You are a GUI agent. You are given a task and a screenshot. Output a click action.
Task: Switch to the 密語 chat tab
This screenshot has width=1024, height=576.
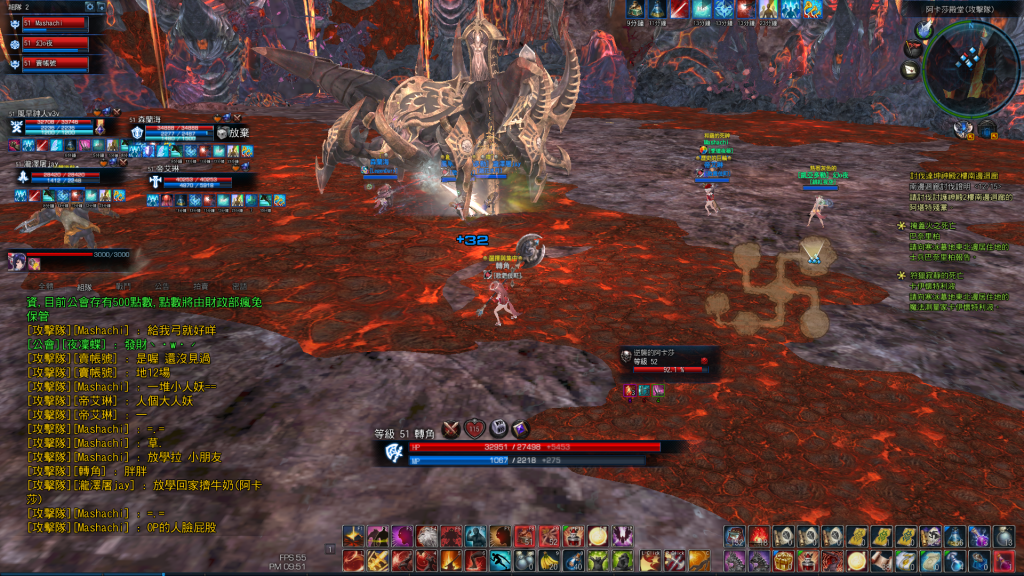240,285
